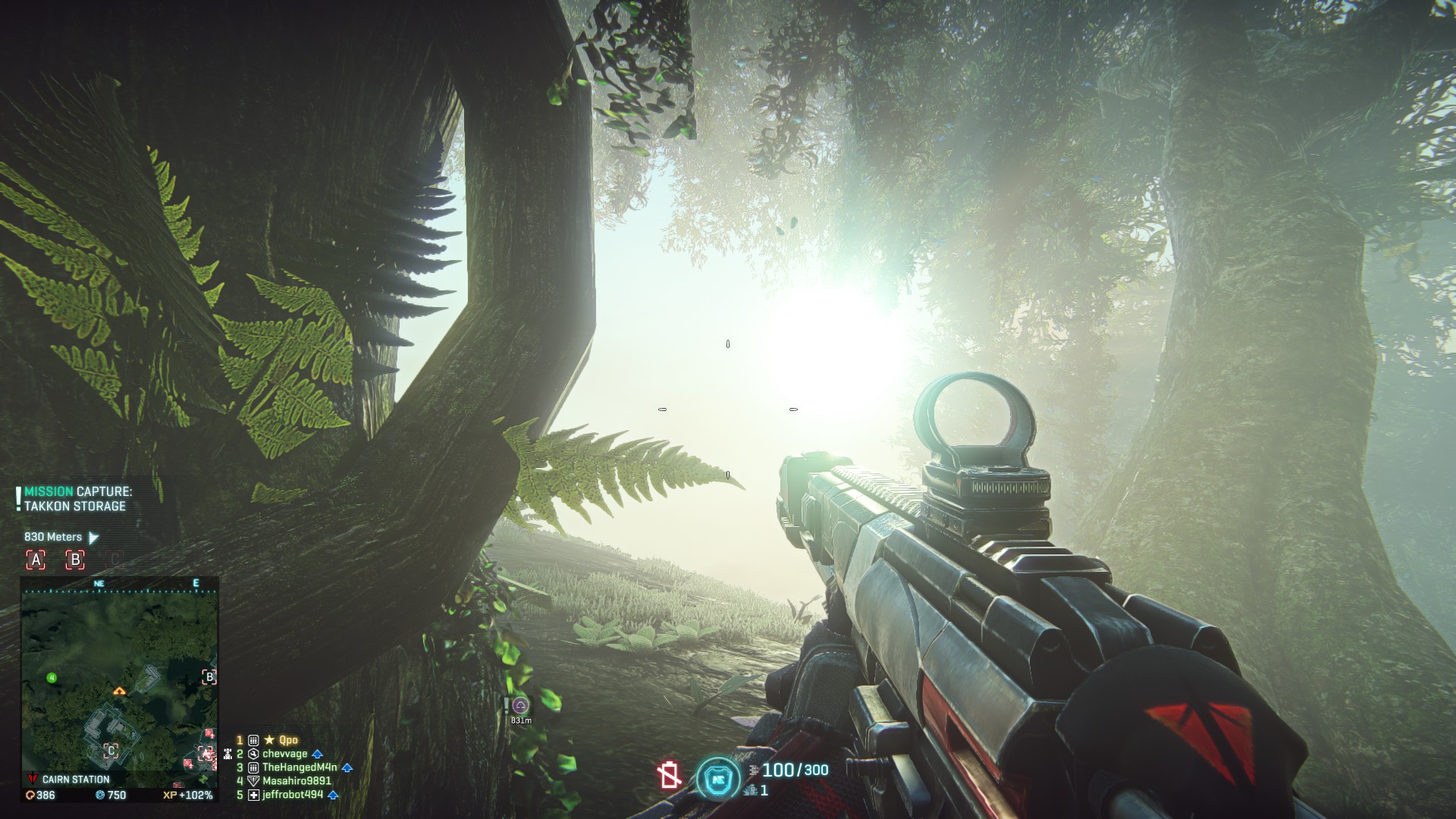Select the Takkon Storage capture mission tracker
Screen dimensions: 1456x819
[77, 499]
